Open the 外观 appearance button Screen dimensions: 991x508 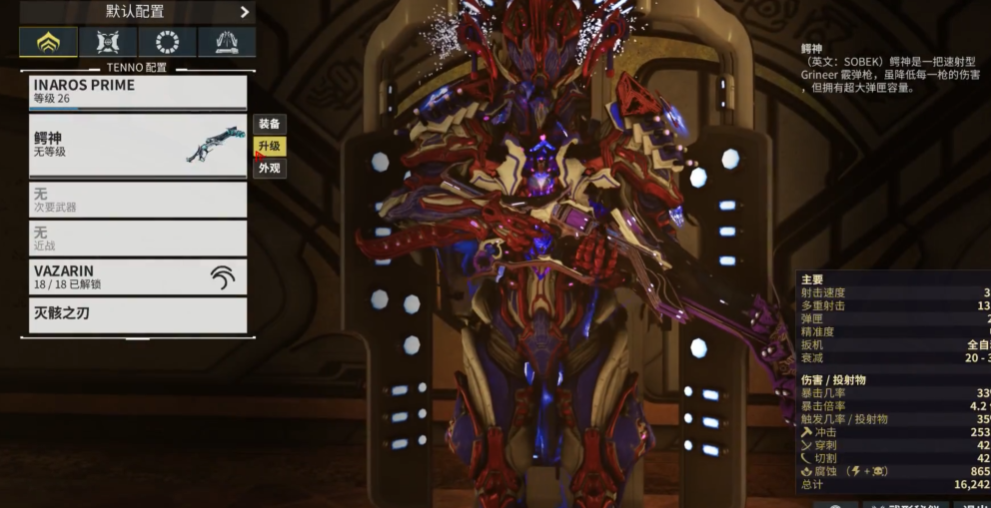pyautogui.click(x=269, y=168)
